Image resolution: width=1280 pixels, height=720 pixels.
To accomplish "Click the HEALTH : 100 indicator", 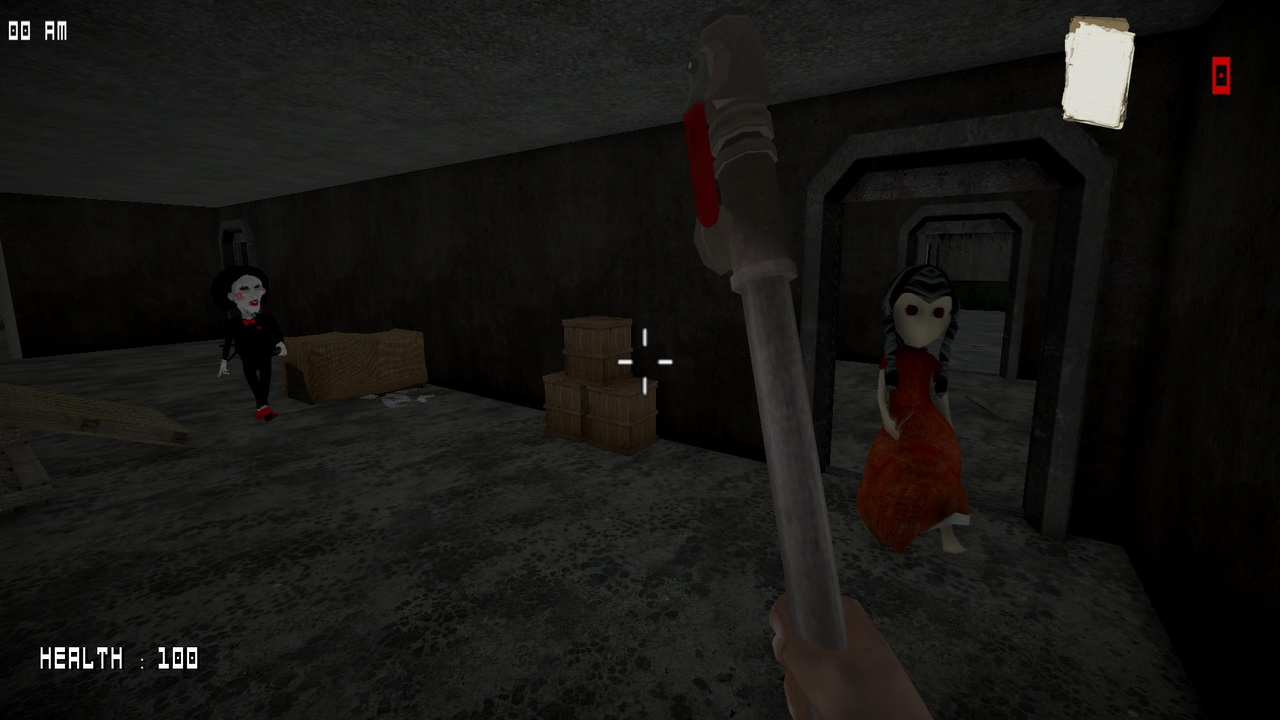I will [x=118, y=659].
